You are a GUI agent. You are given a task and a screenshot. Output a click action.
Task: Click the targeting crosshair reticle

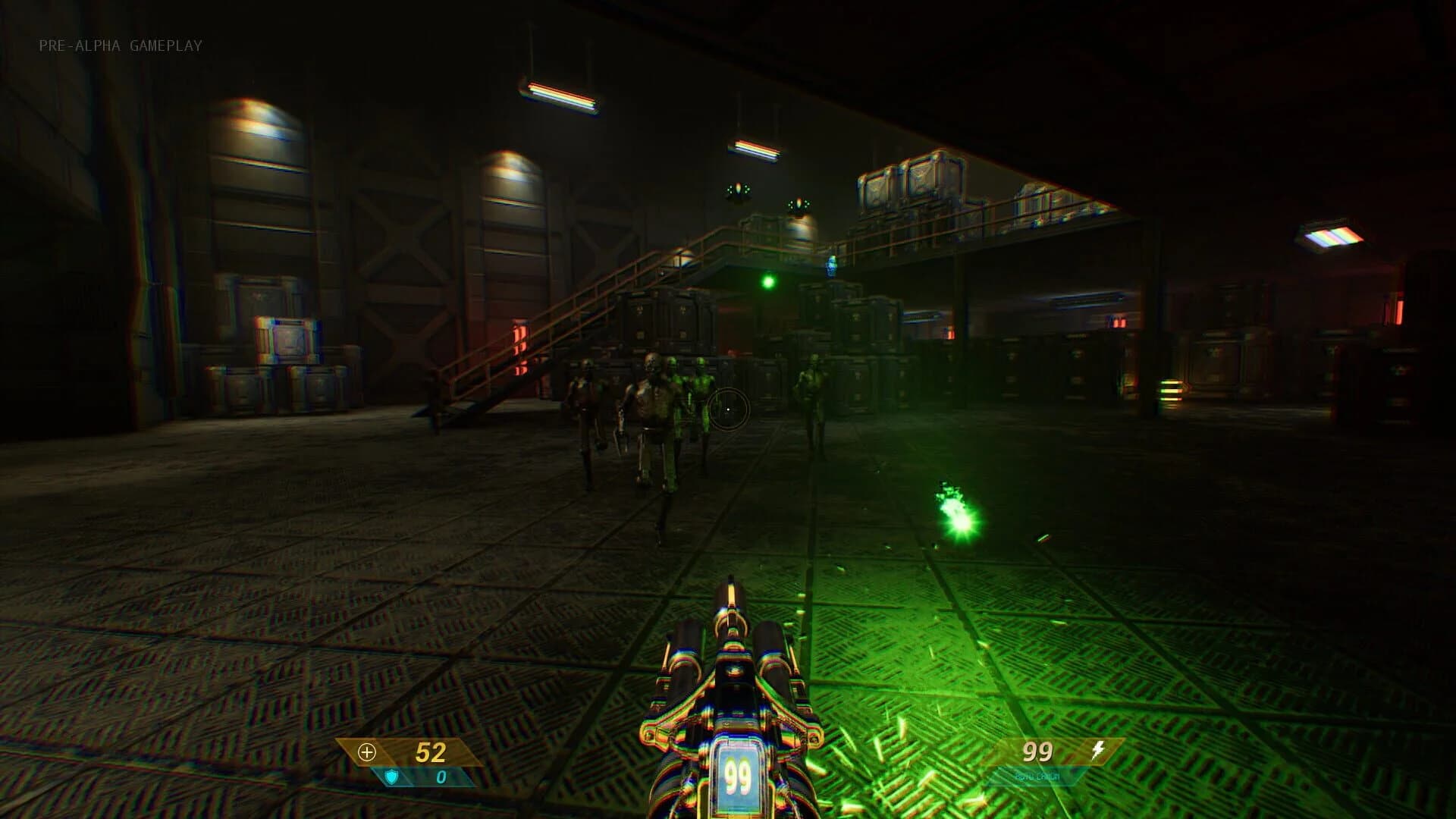[x=730, y=410]
